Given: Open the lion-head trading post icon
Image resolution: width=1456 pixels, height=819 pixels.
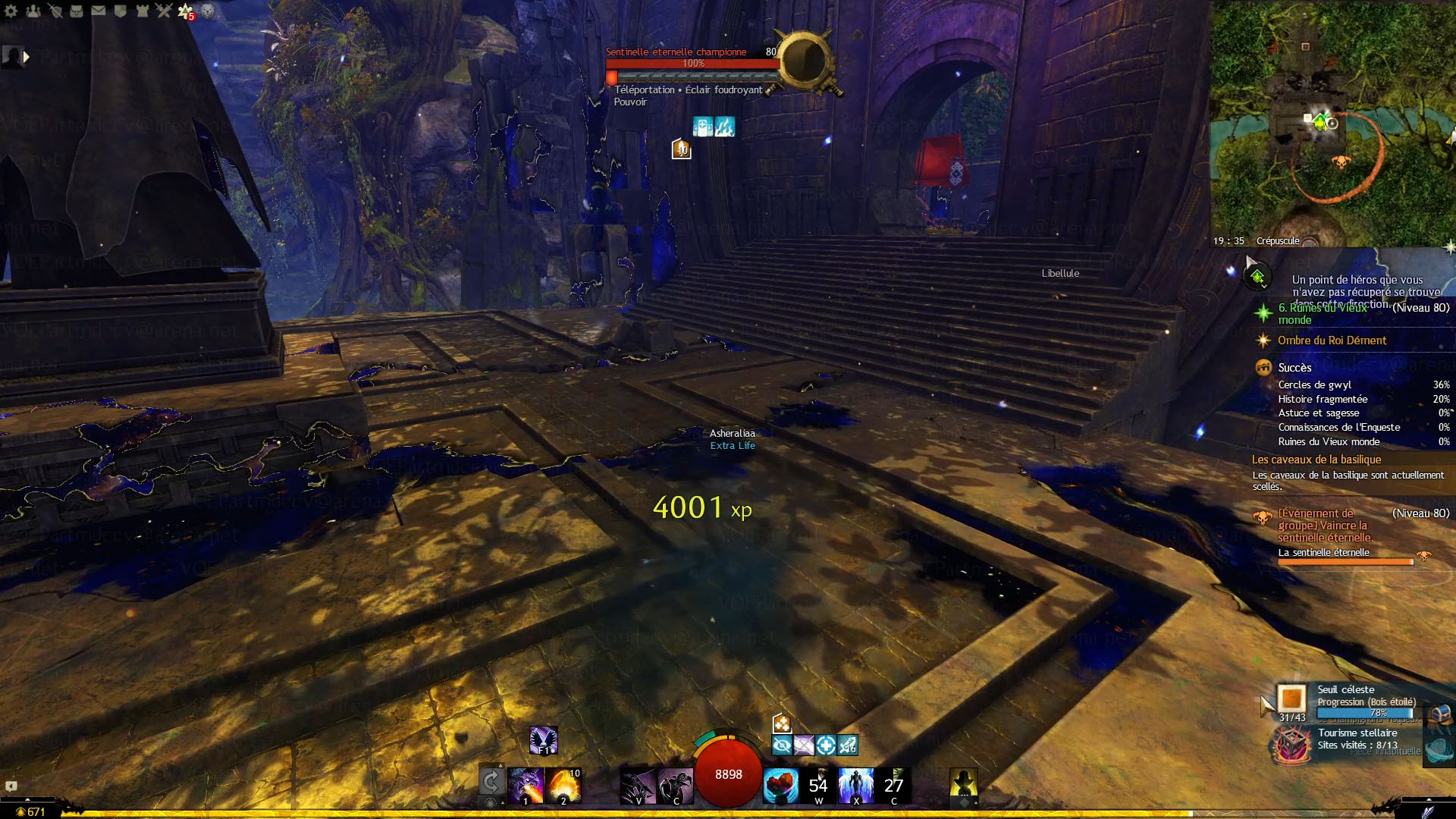Looking at the screenshot, I should 208,11.
